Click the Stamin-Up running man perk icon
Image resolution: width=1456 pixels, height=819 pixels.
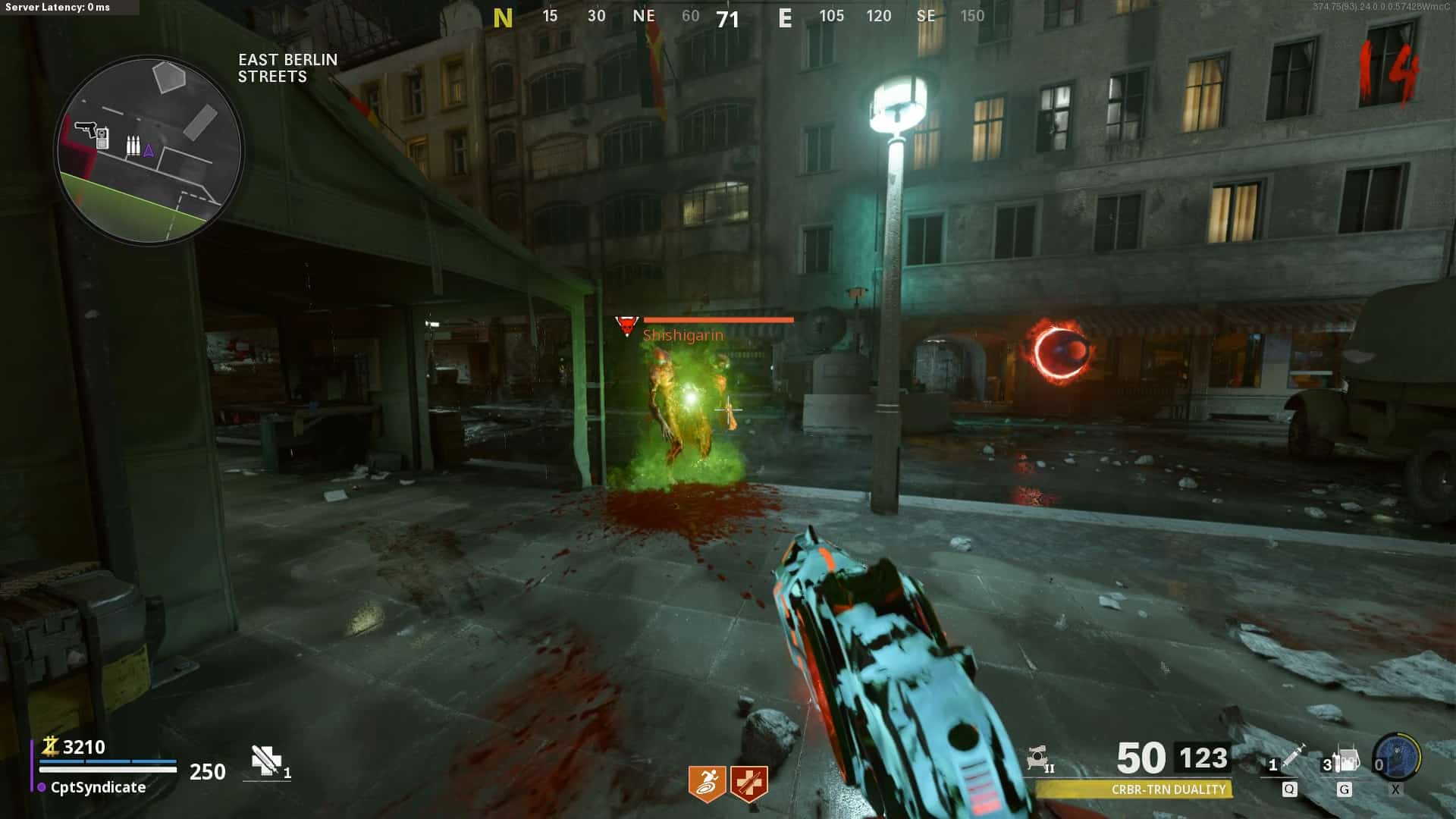coord(707,783)
